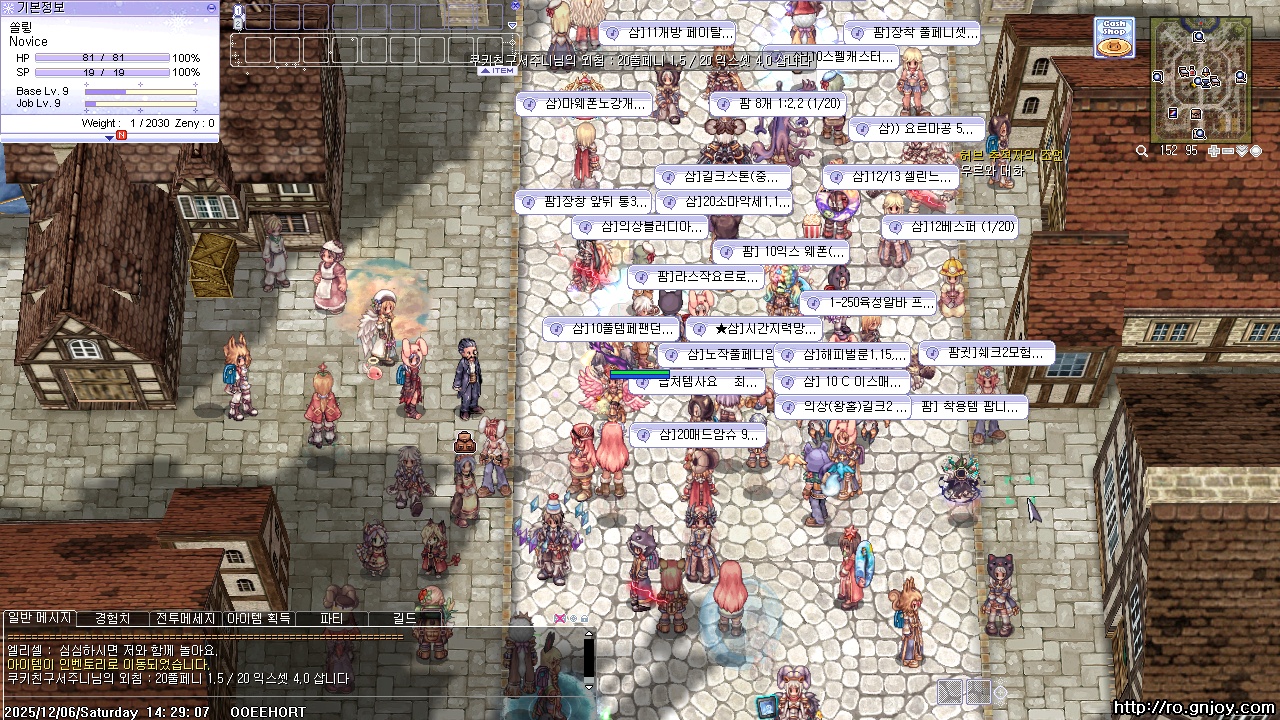Select the 일반 메시지 chat tab

pyautogui.click(x=39, y=619)
